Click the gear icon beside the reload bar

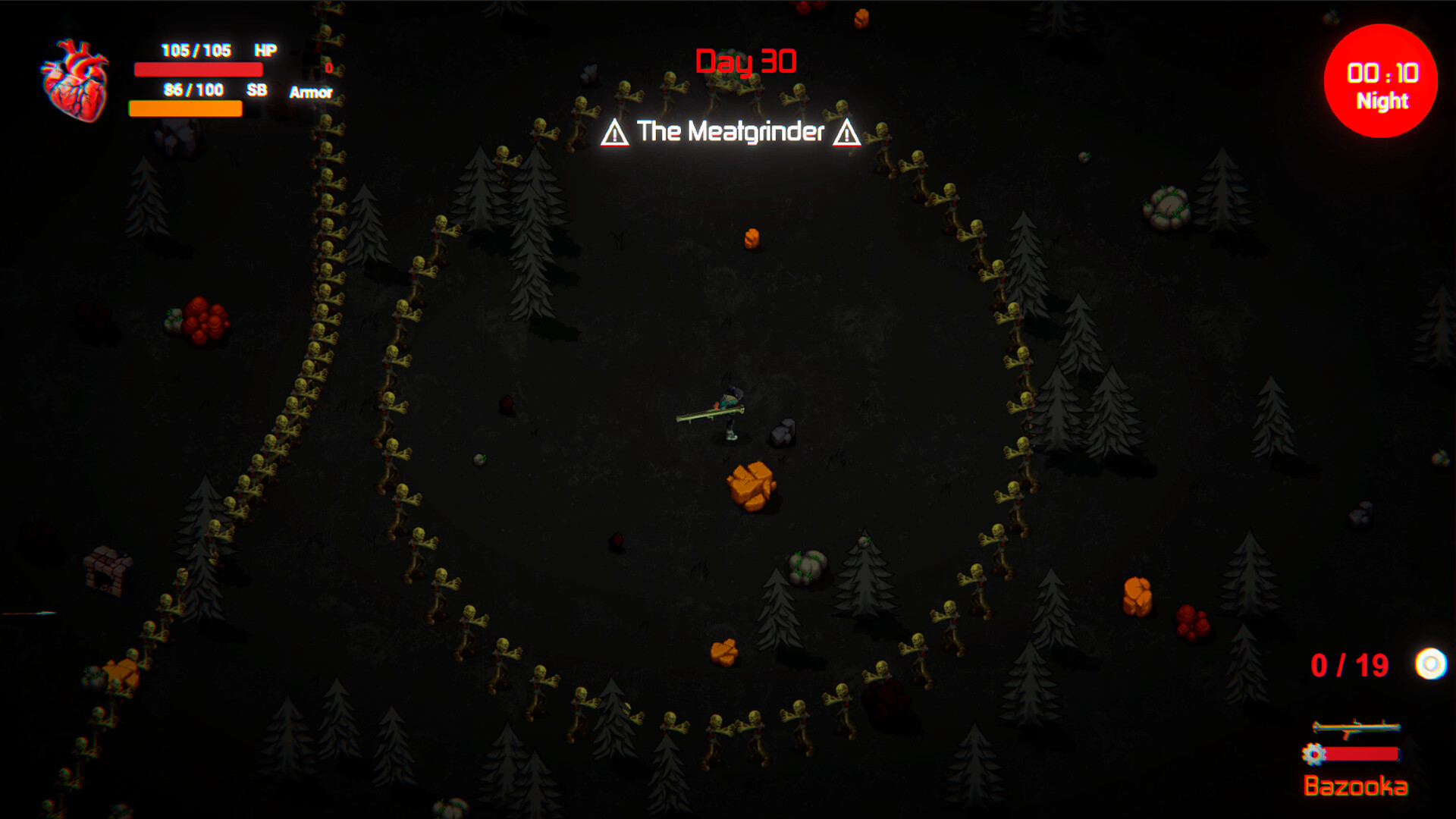(x=1313, y=755)
